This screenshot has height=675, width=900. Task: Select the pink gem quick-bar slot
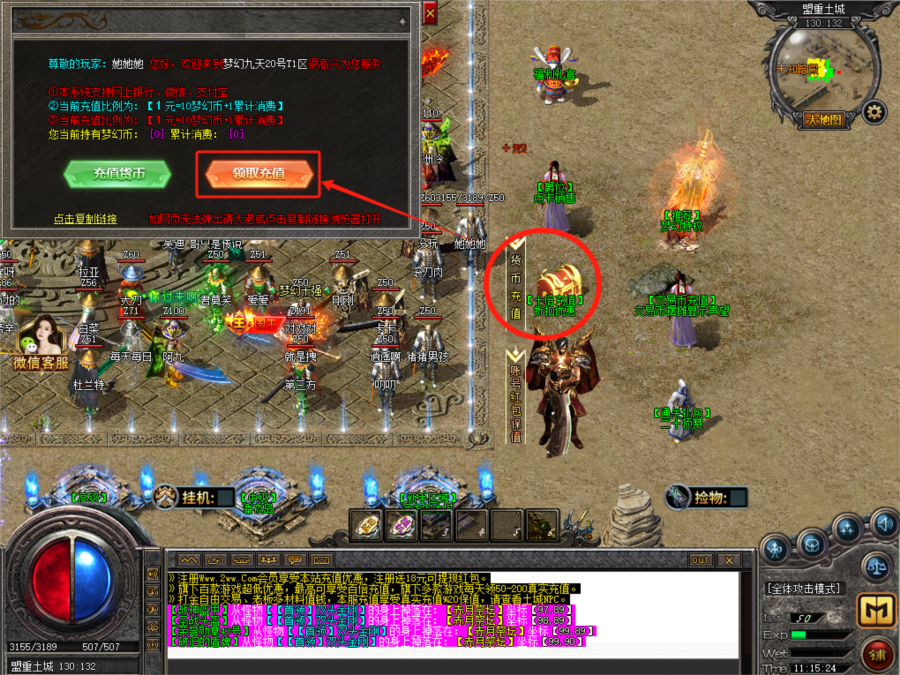[x=403, y=523]
